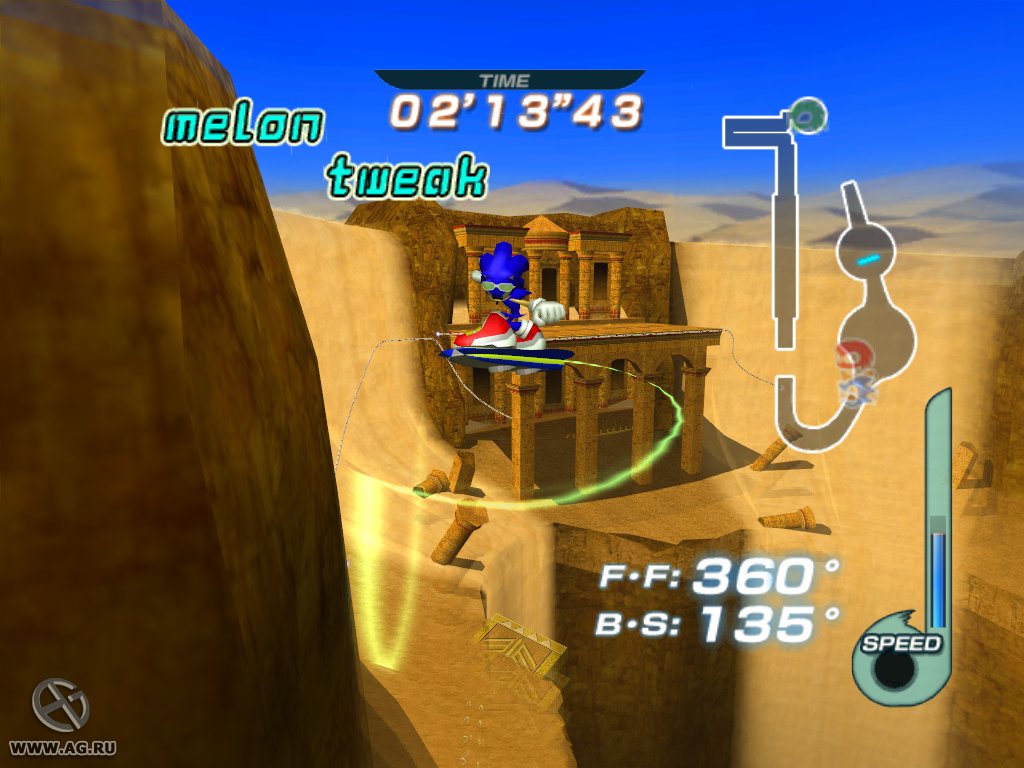Screen dimensions: 1024x768
Task: Click the round SPEED gauge dial
Action: click(897, 669)
